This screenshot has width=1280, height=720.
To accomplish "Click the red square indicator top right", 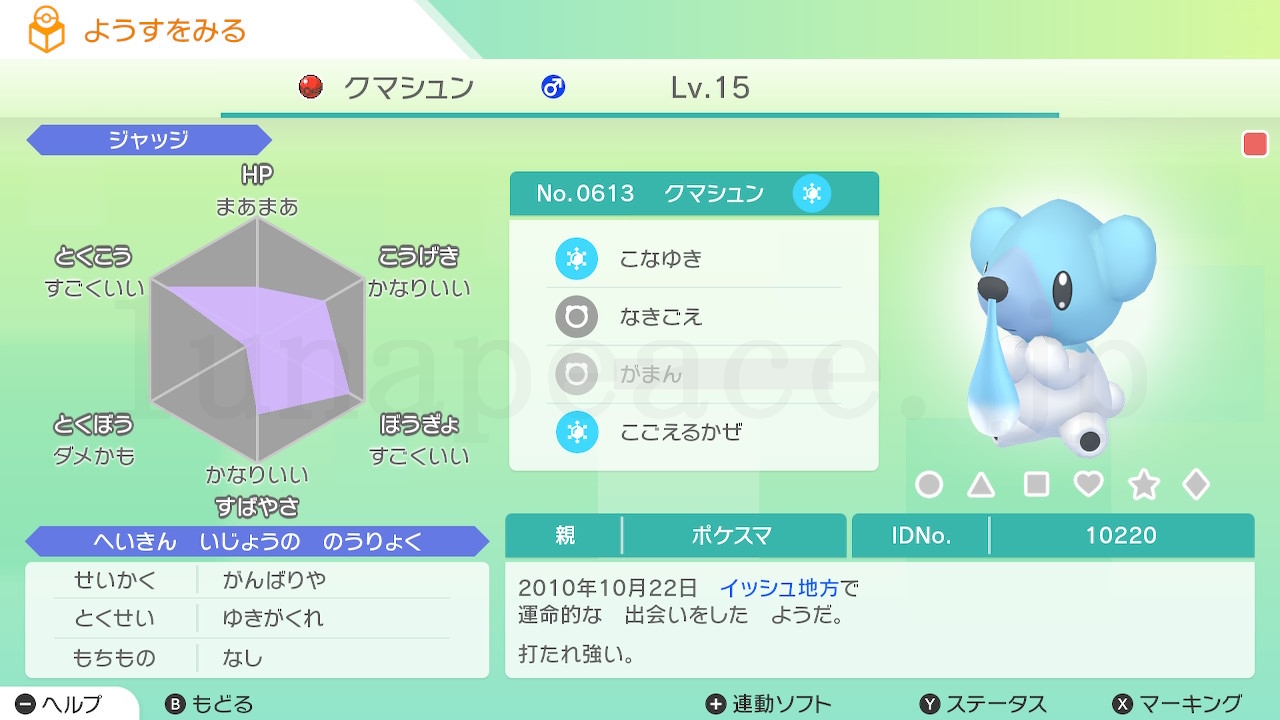I will (1254, 143).
